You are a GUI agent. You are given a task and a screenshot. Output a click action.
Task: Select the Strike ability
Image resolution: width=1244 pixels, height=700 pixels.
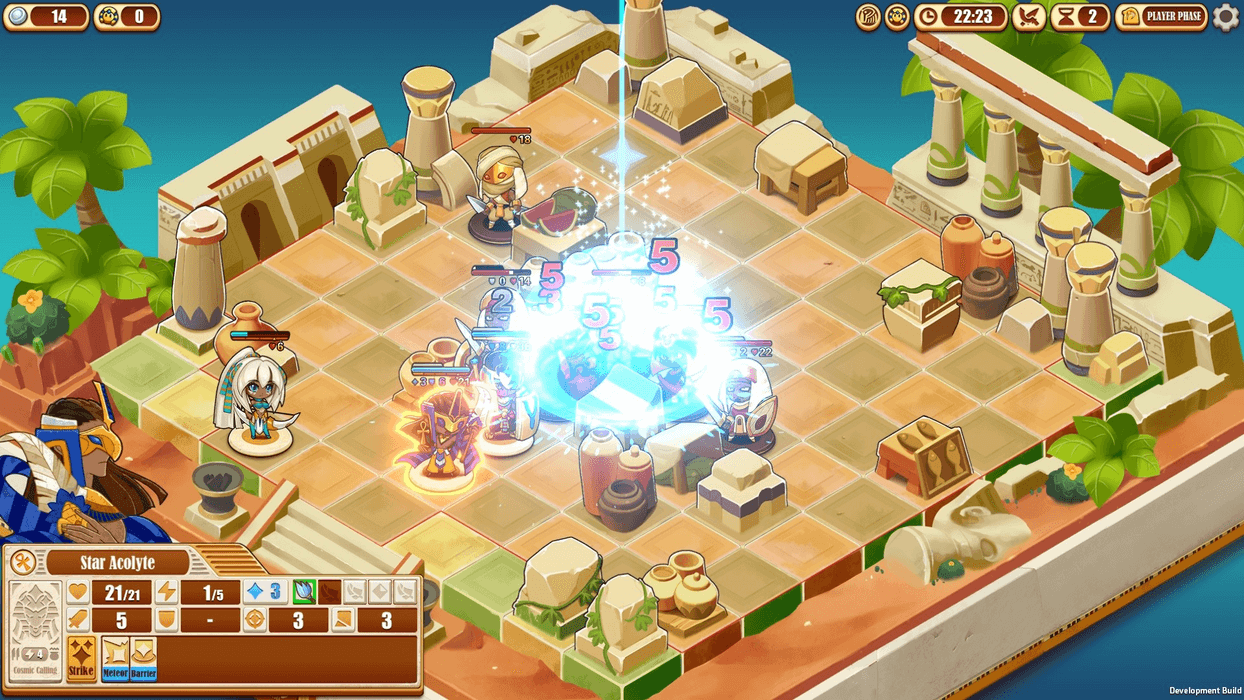[x=81, y=658]
